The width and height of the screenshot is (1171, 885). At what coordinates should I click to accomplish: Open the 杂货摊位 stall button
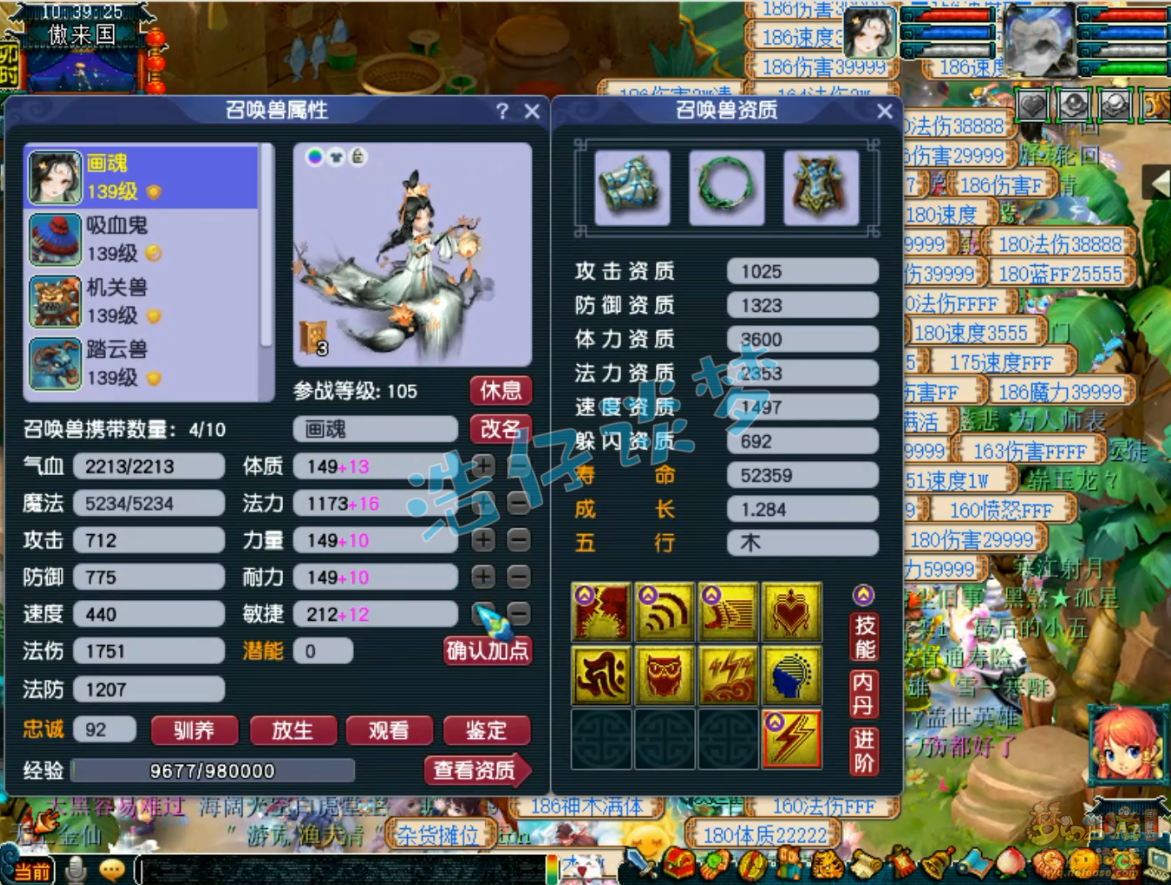(x=438, y=832)
